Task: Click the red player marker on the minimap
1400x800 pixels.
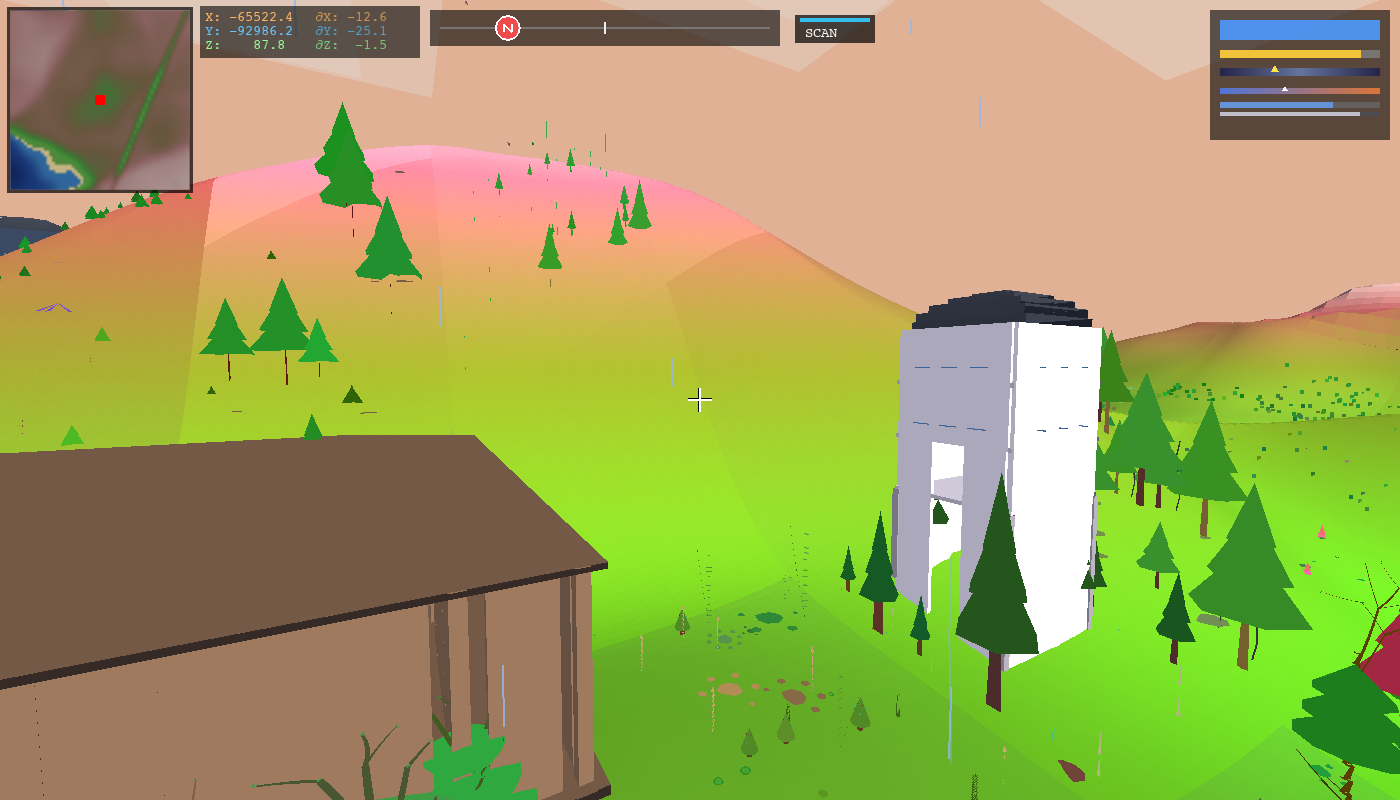Action: [x=98, y=99]
